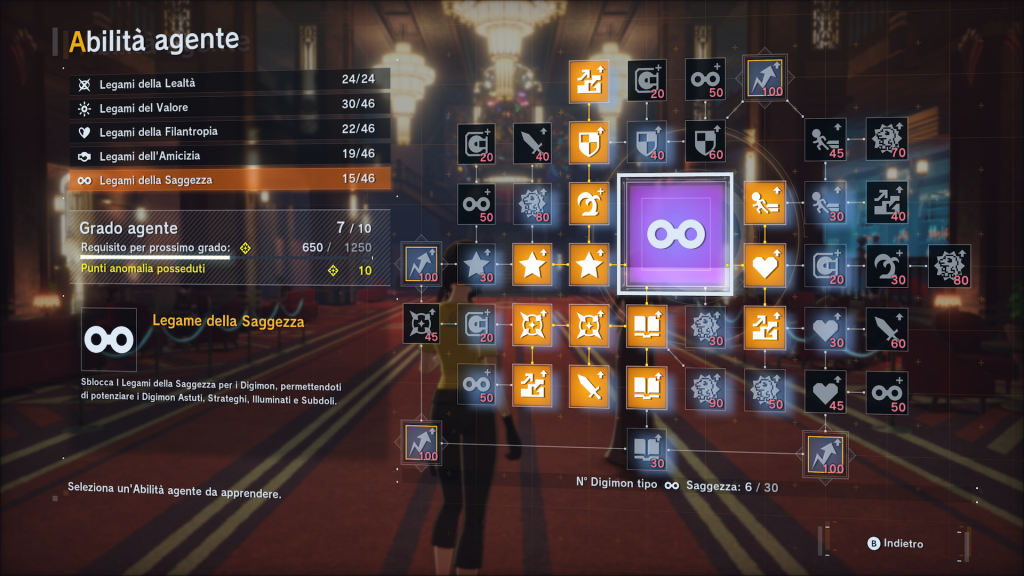Select the running figure skill costing 45

826,141
